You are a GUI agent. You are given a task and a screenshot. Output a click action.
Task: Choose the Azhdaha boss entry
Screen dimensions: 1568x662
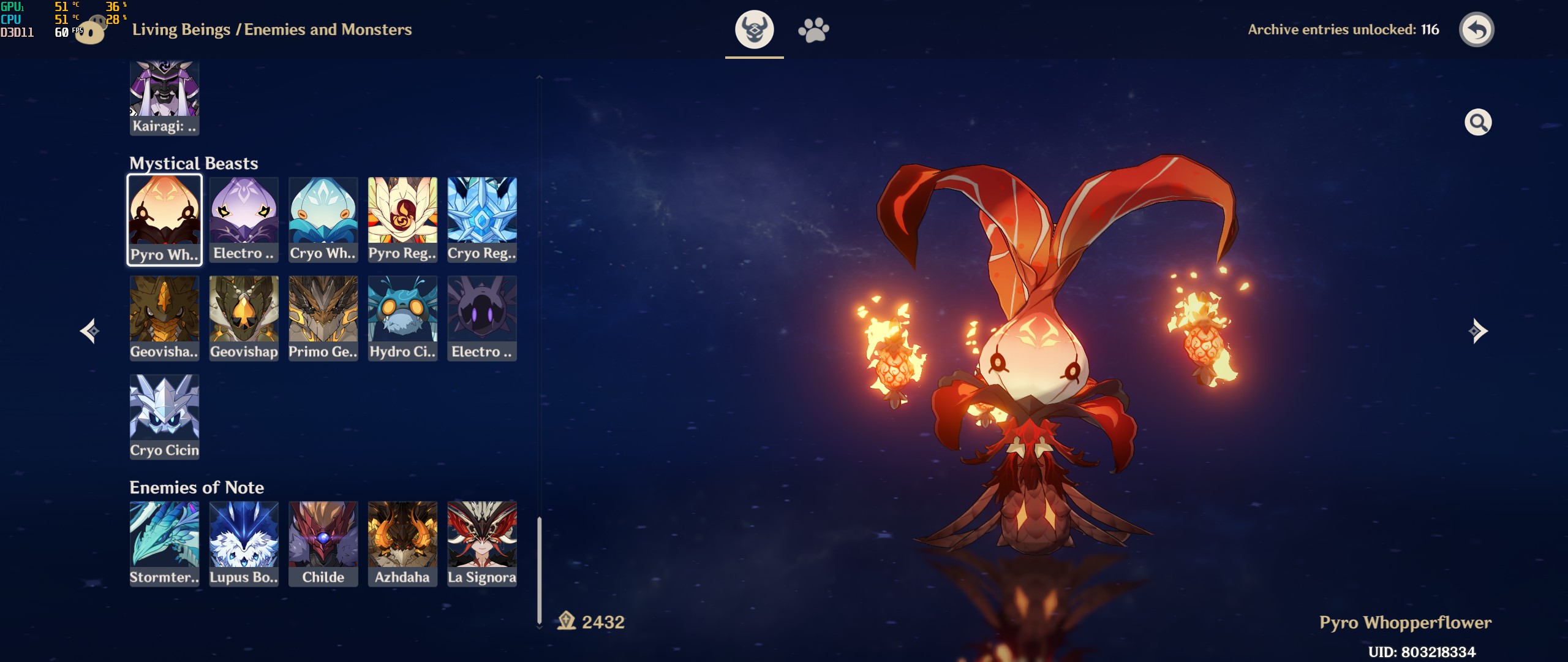(x=402, y=544)
